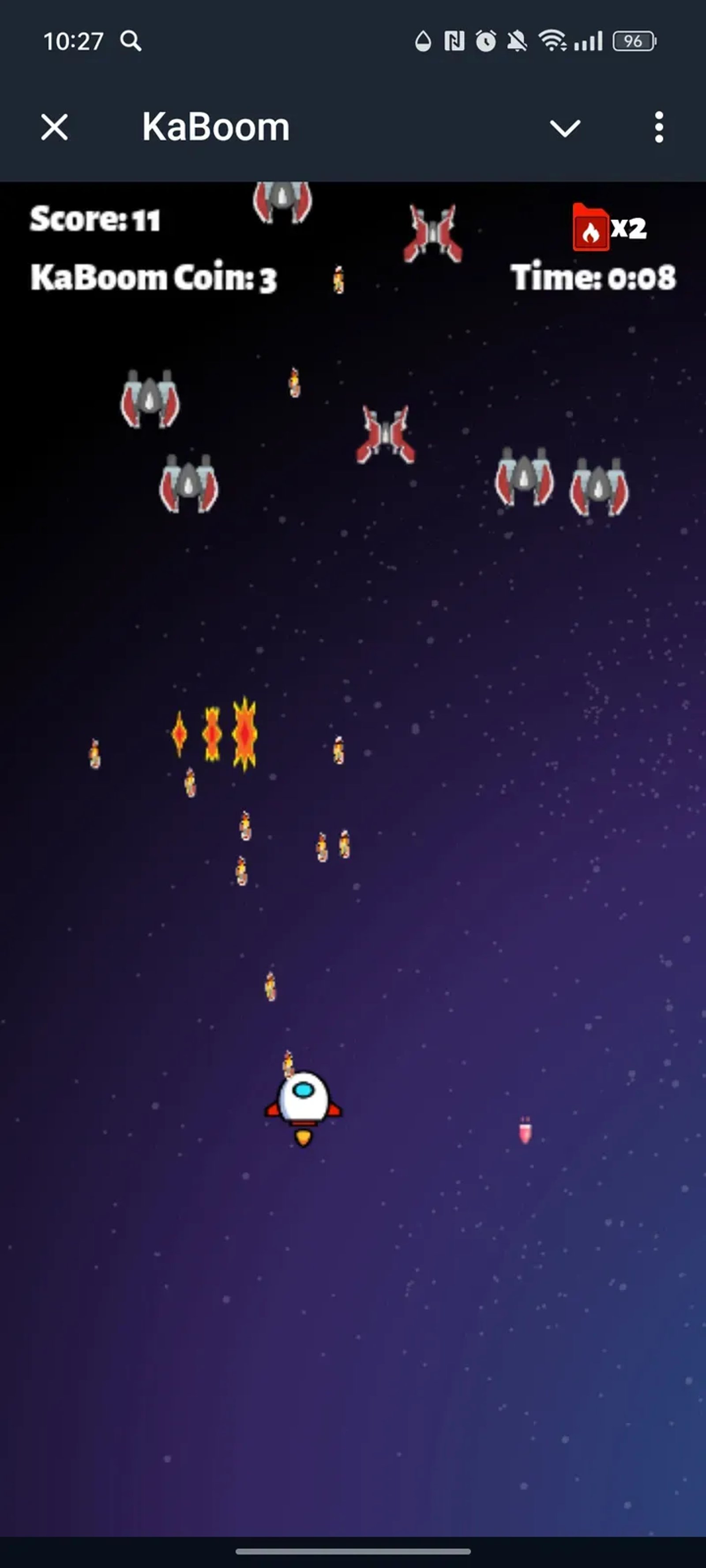Tap the search icon in the status bar
Screen dimensions: 706x1568
[x=131, y=40]
